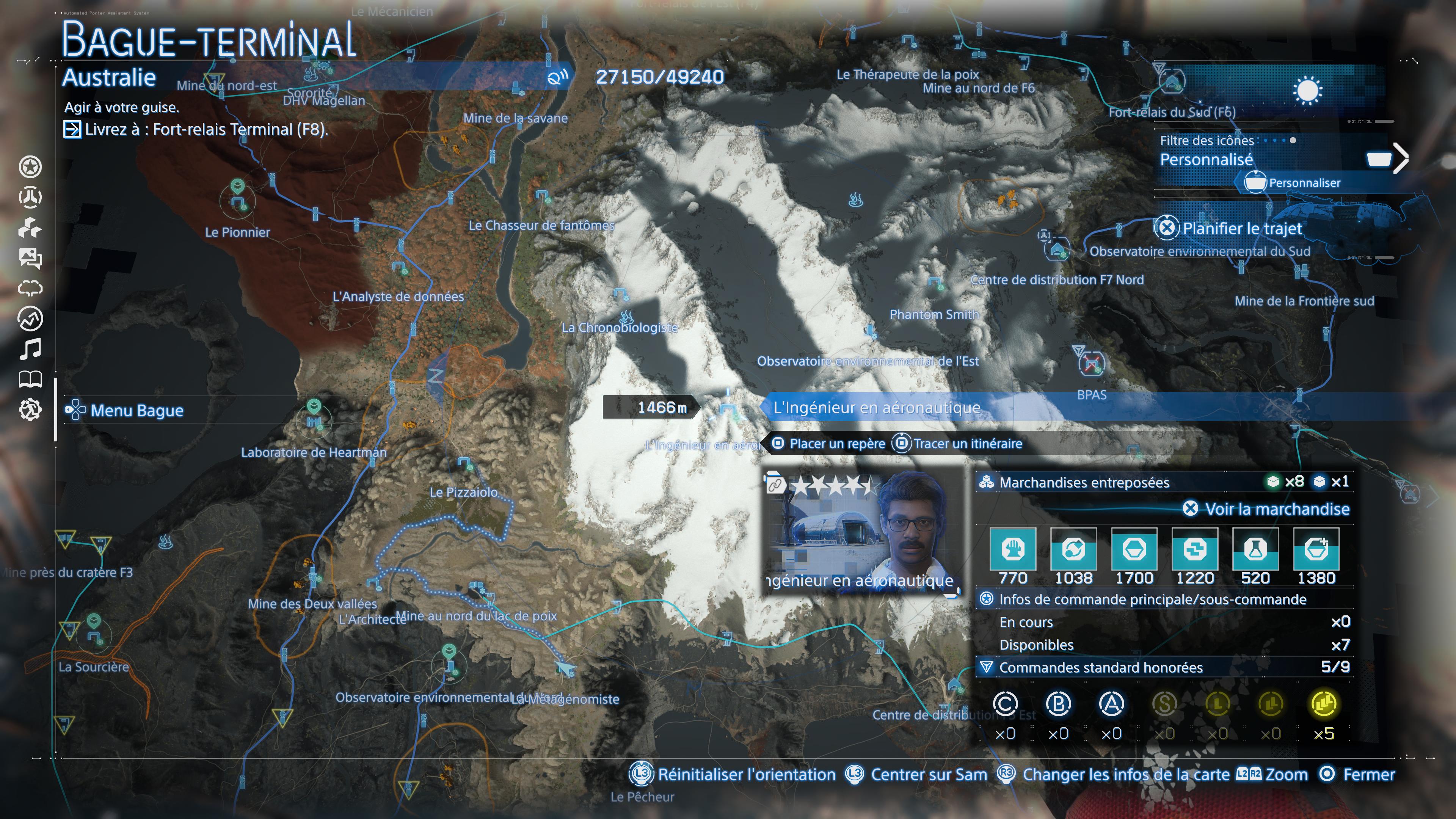The height and width of the screenshot is (819, 1456).
Task: Open the photo mode icon in left sidebar
Action: coord(31,258)
